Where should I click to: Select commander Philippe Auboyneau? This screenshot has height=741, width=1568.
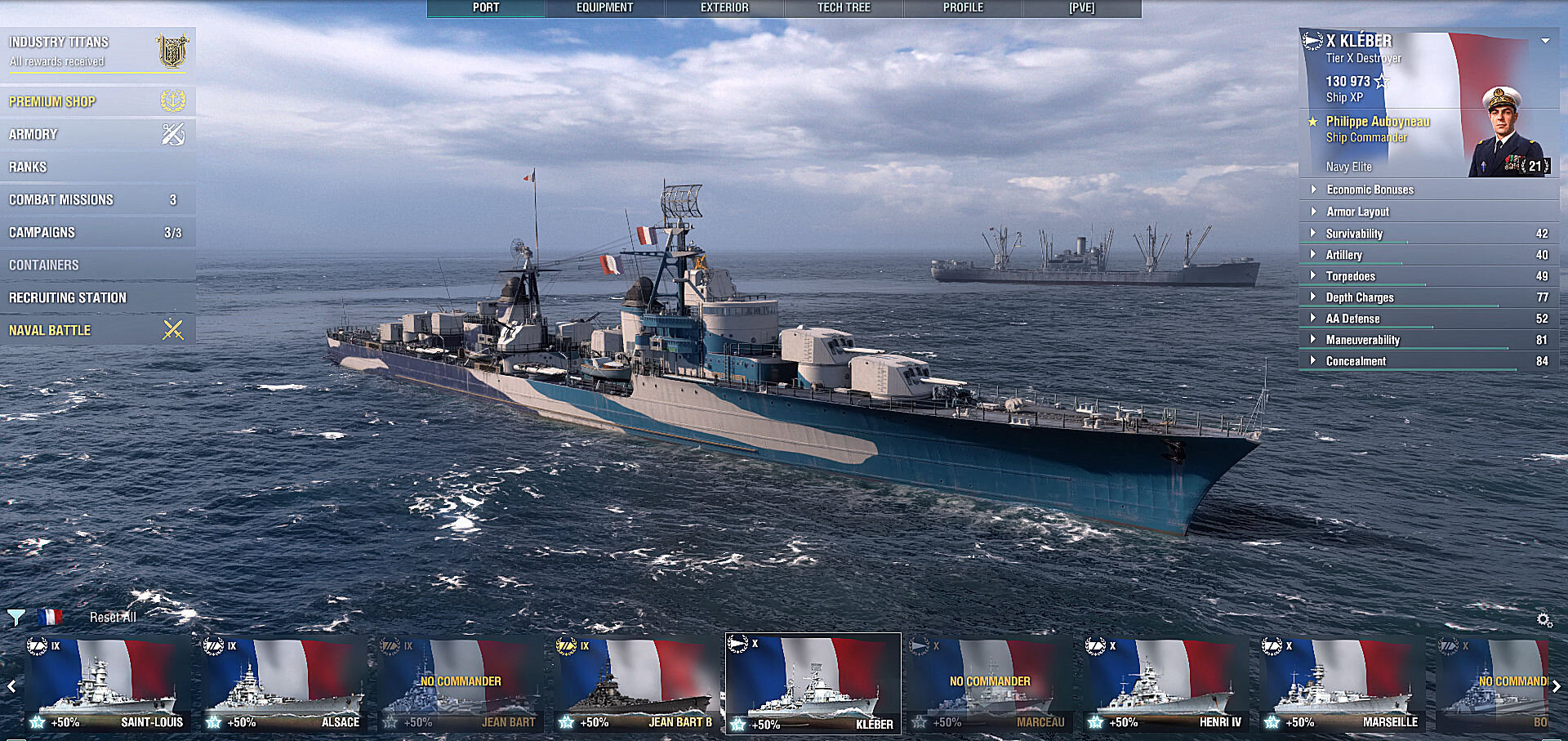point(1377,122)
